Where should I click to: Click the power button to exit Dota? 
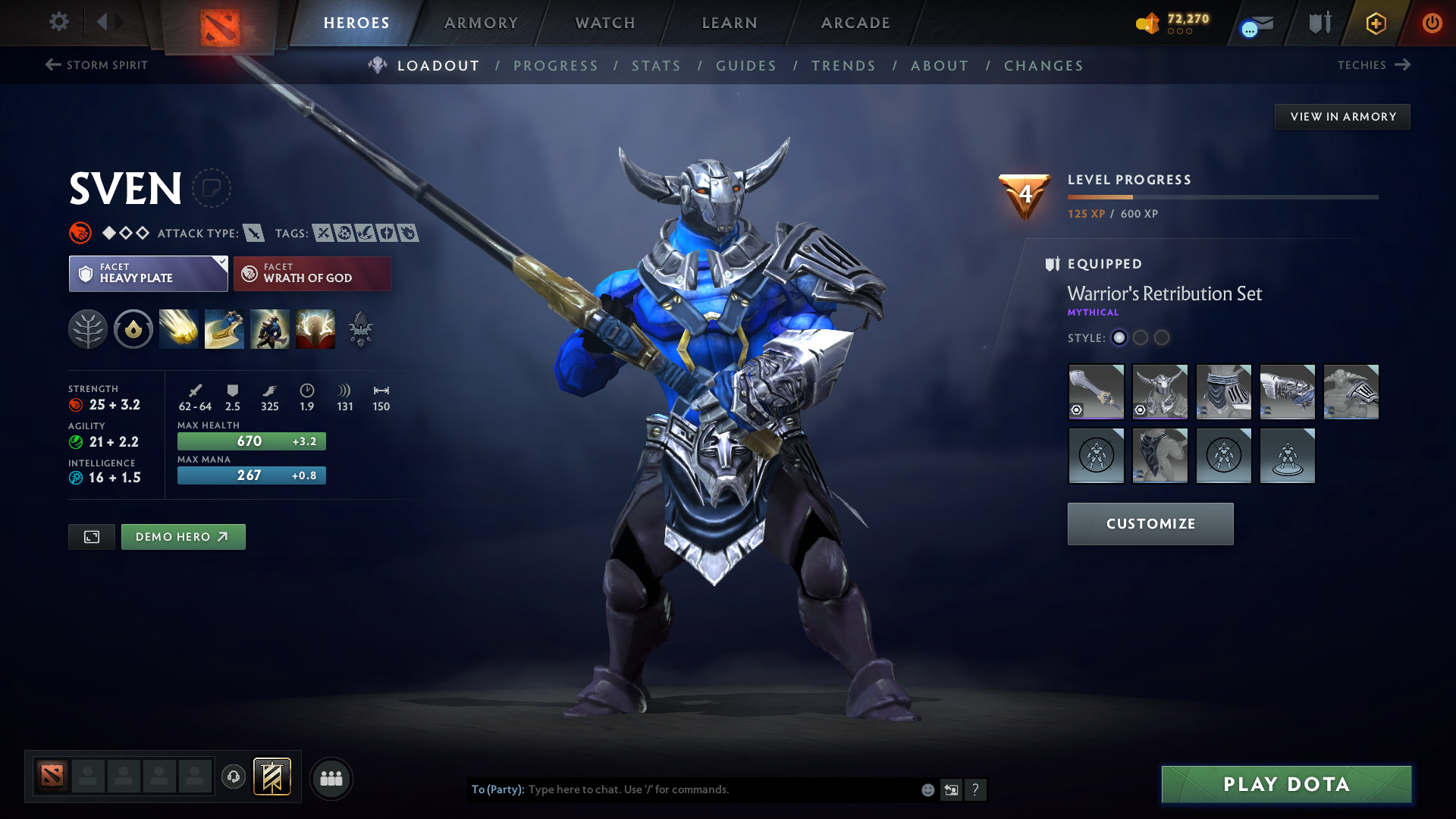[x=1432, y=23]
